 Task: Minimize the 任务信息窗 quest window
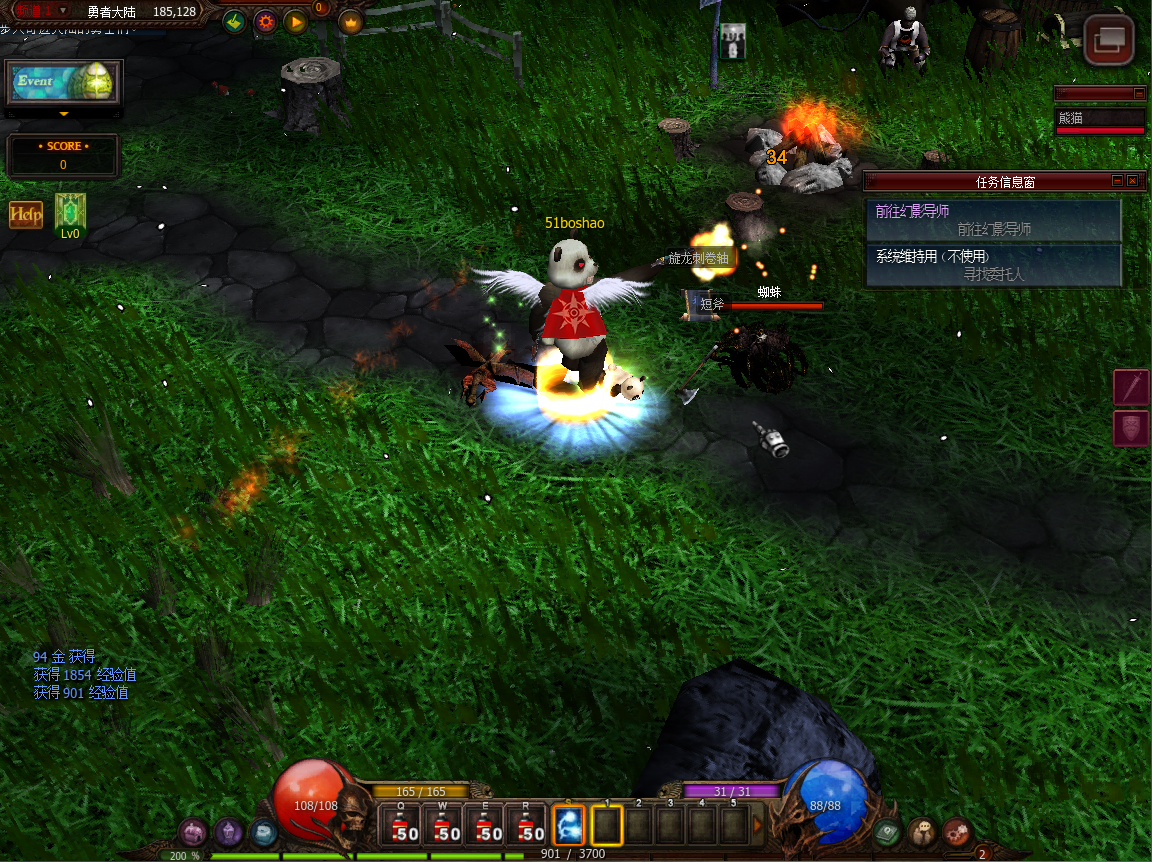coord(1117,181)
